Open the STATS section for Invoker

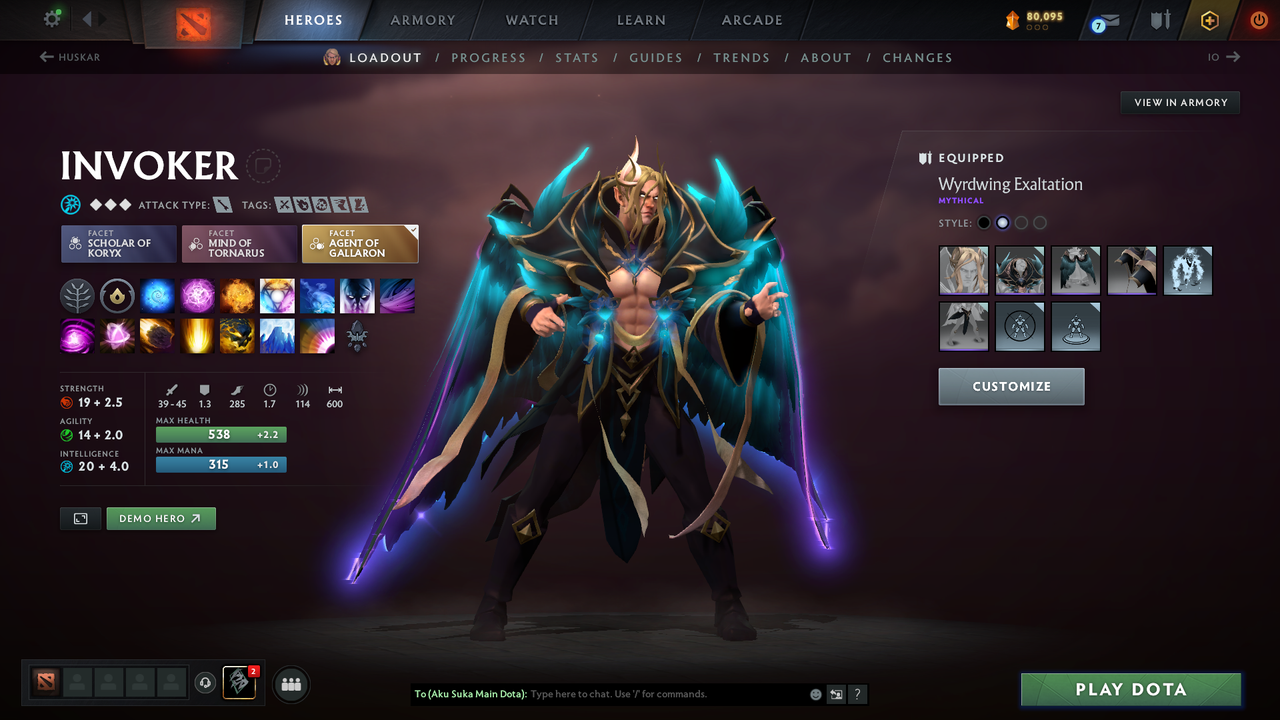[x=577, y=57]
